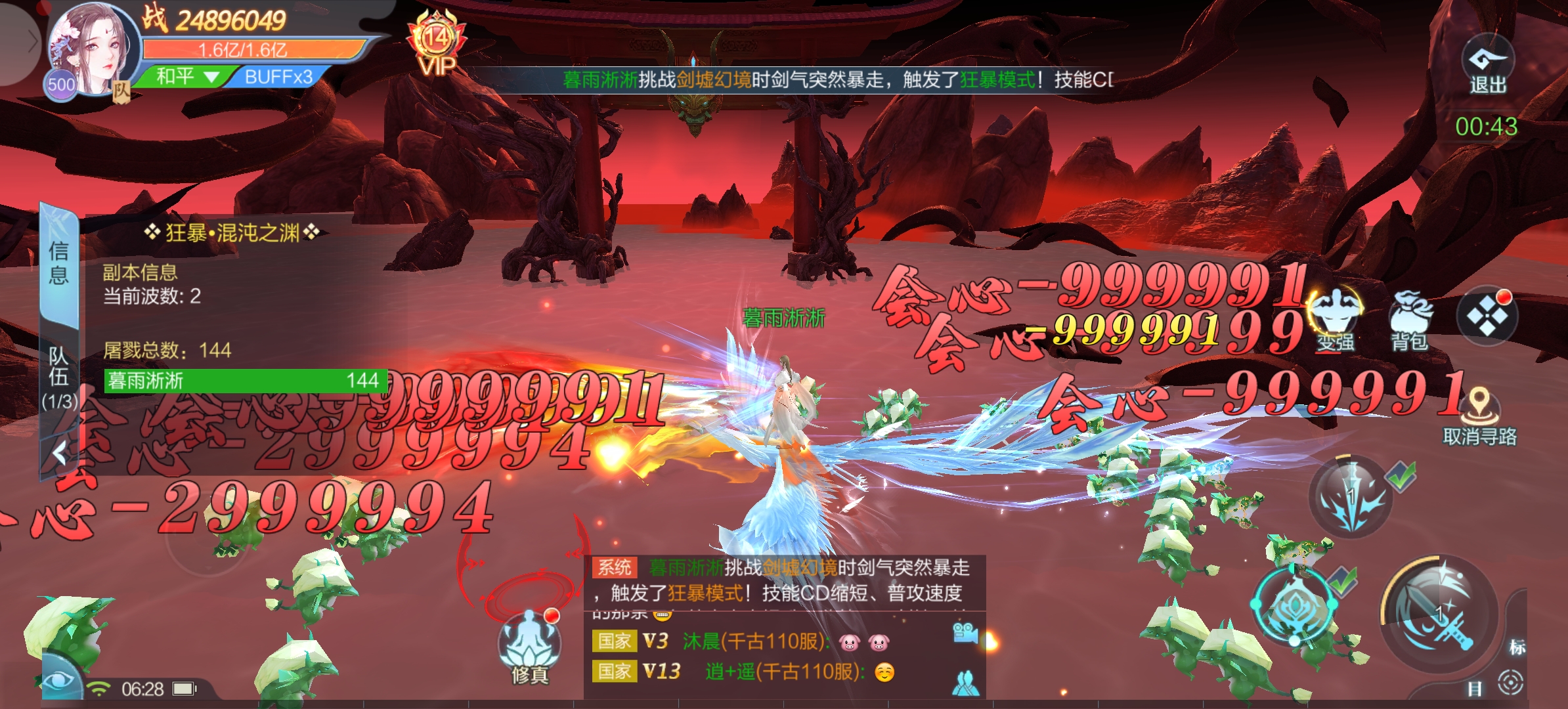Collapse the side panel with the arrow
This screenshot has width=1568, height=709.
[x=60, y=452]
